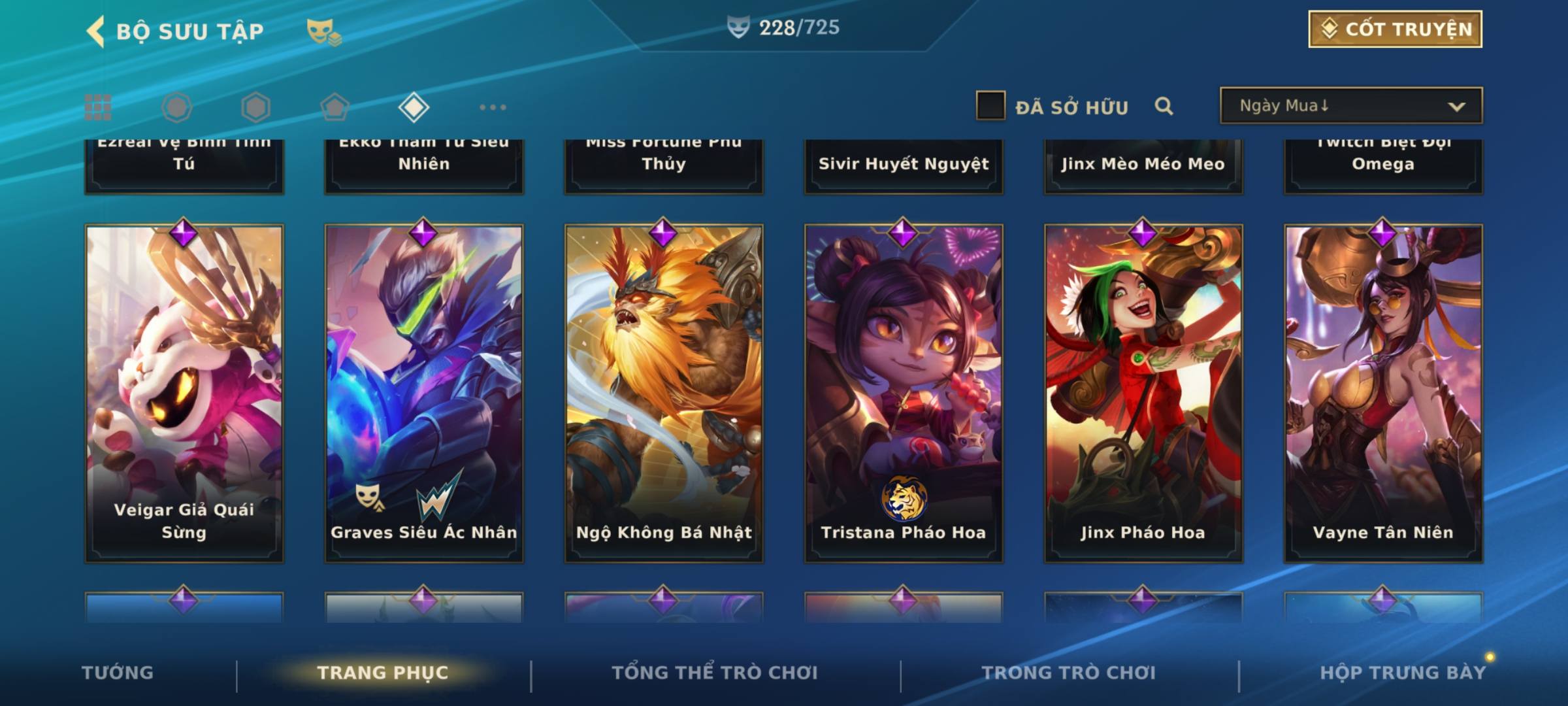
Task: Select the grid all-rarities filter
Action: click(98, 107)
